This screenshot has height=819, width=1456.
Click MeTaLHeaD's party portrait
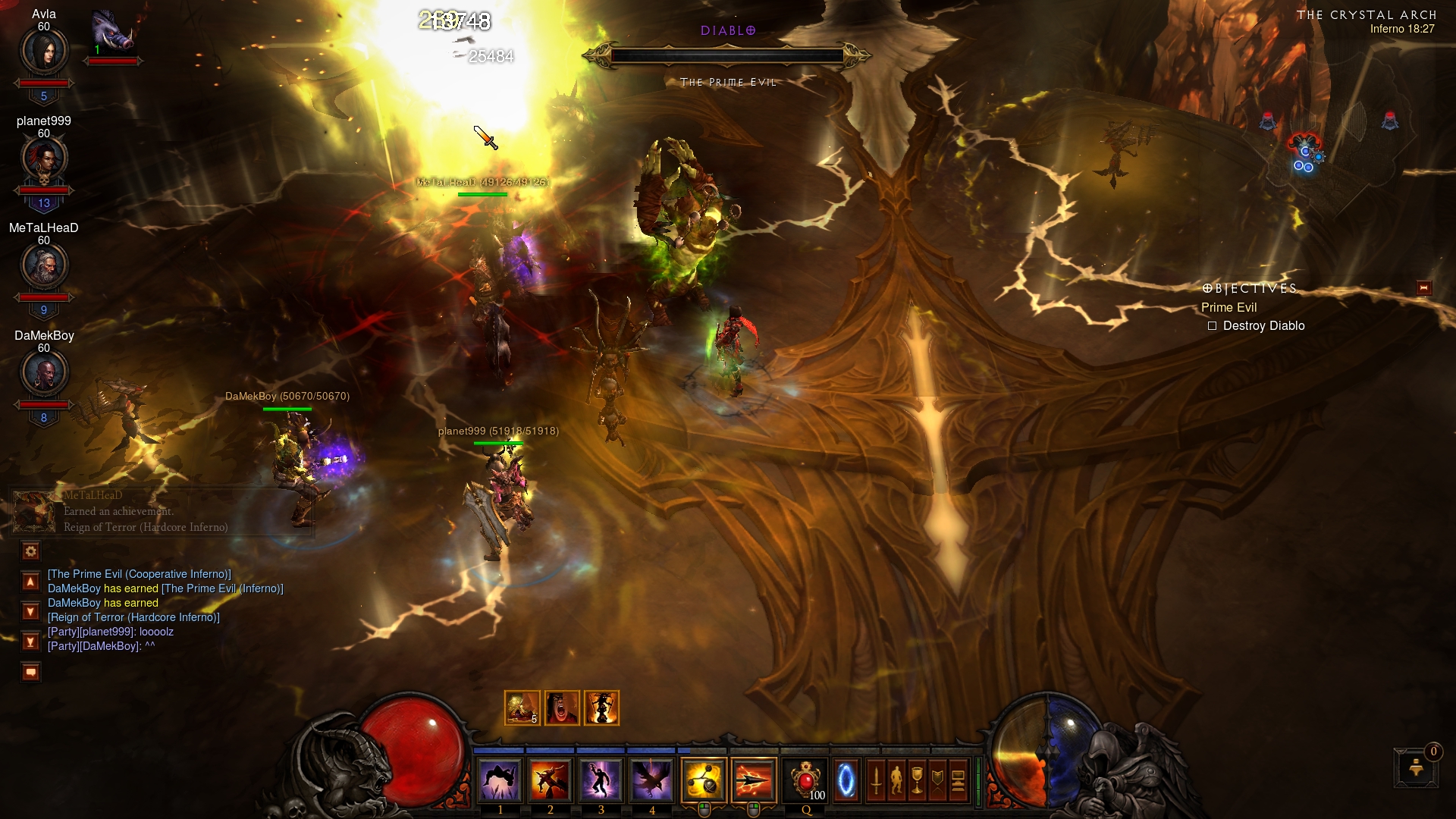click(x=44, y=265)
